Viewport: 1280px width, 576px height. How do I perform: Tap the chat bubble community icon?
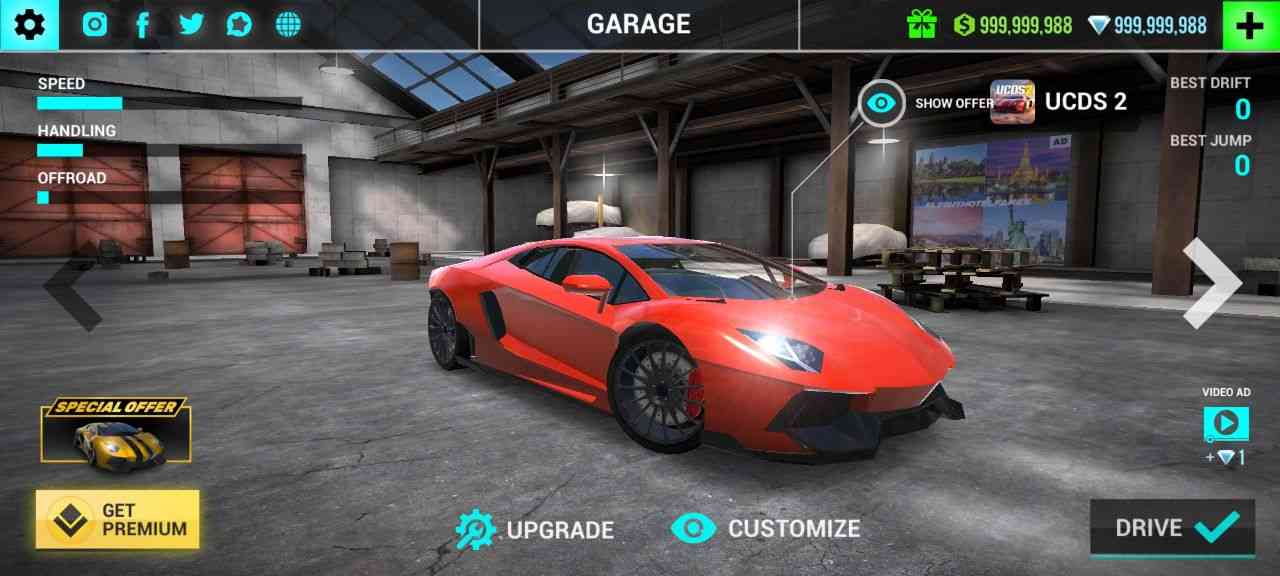239,25
